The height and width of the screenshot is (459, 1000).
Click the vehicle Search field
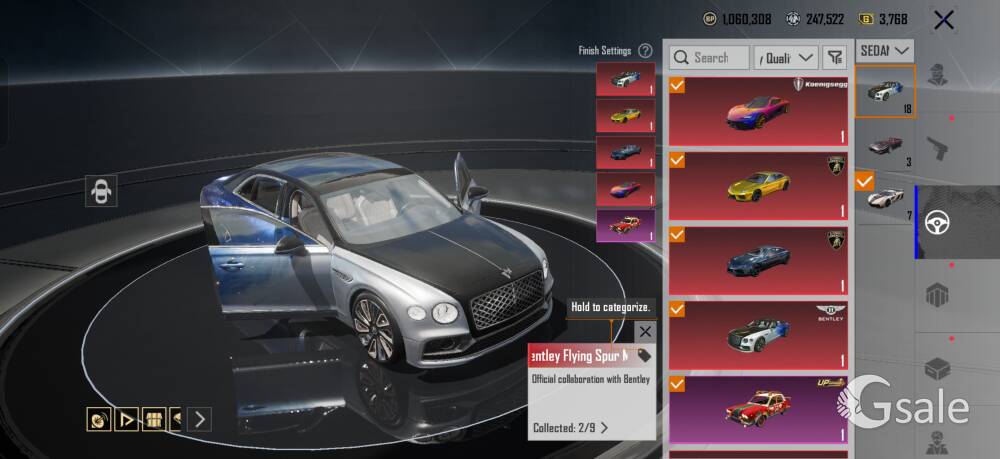click(710, 58)
